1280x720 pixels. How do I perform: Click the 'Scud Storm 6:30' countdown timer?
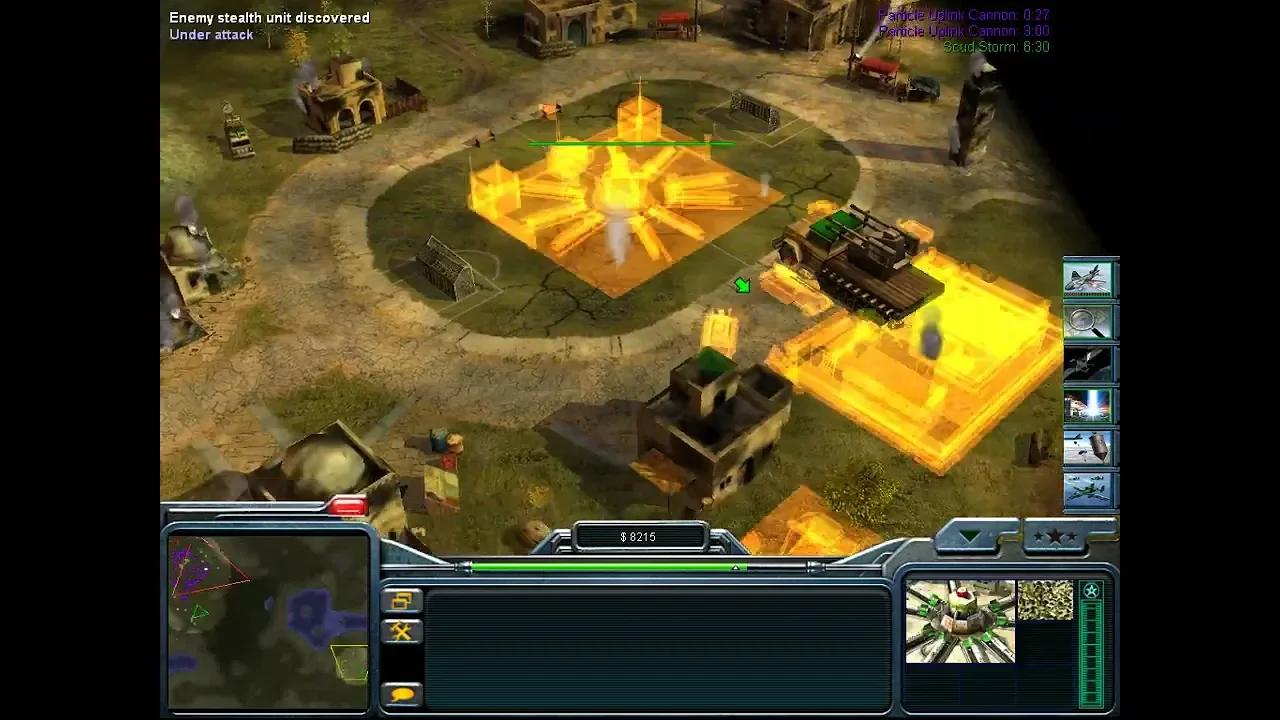click(x=998, y=46)
